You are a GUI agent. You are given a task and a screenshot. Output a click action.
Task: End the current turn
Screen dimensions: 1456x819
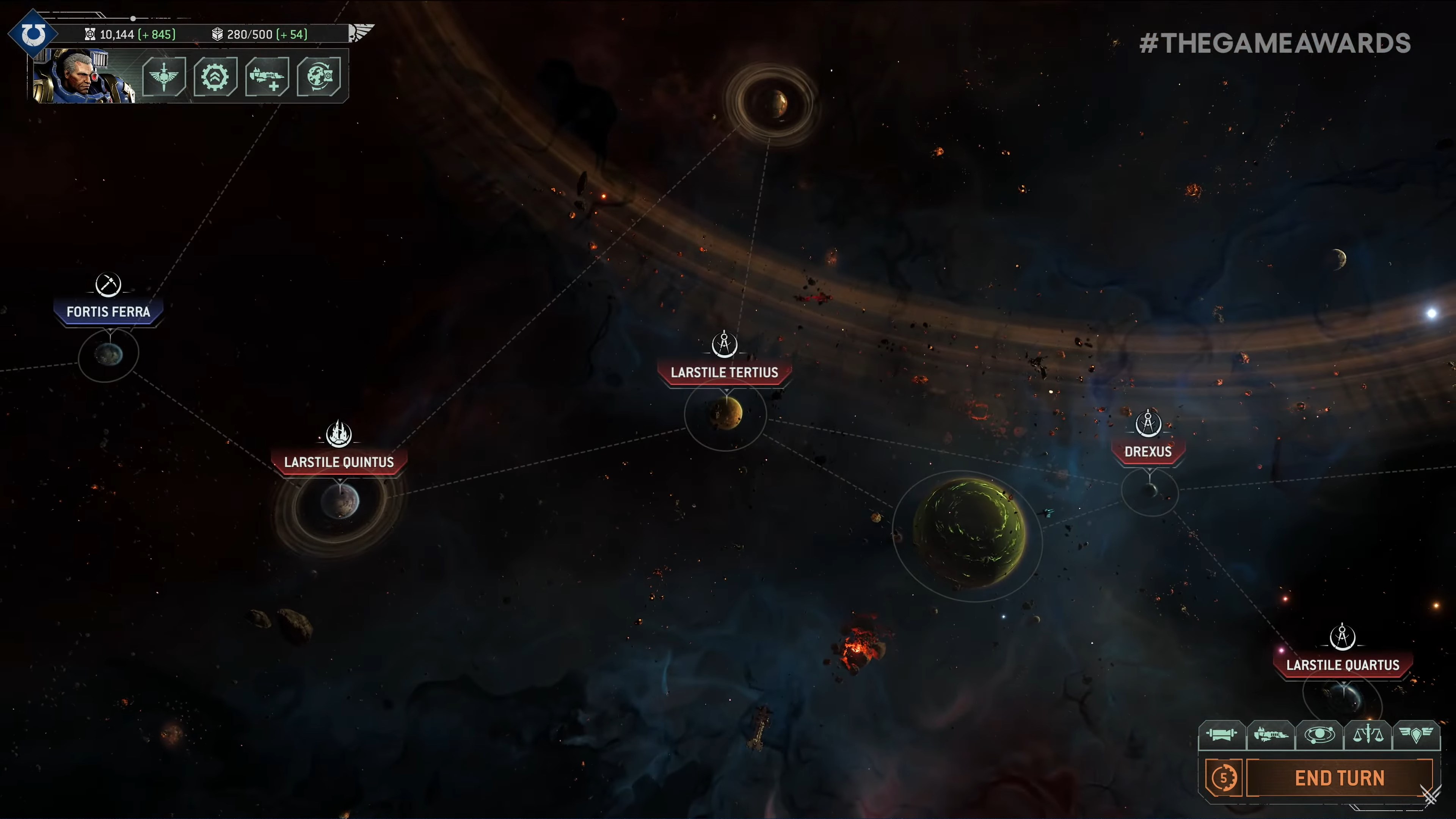[1339, 778]
